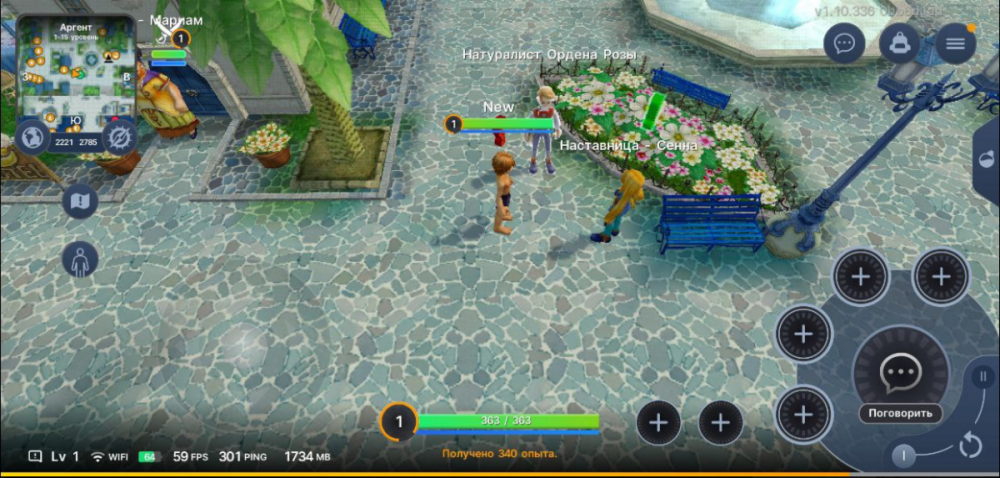Viewport: 1000px width, 478px height.
Task: Click the globe world map button
Action: 32,136
